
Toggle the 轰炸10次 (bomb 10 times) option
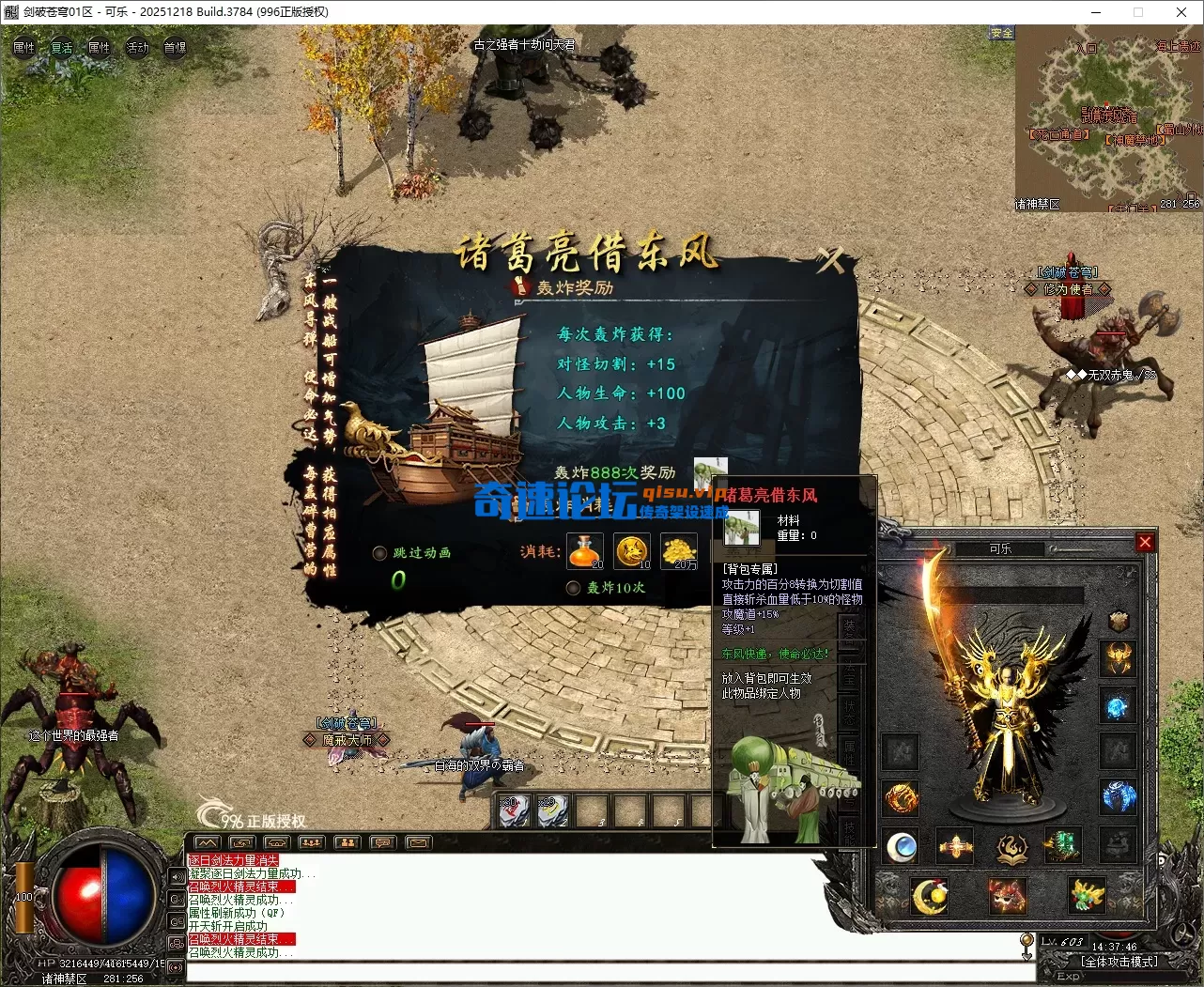click(573, 588)
